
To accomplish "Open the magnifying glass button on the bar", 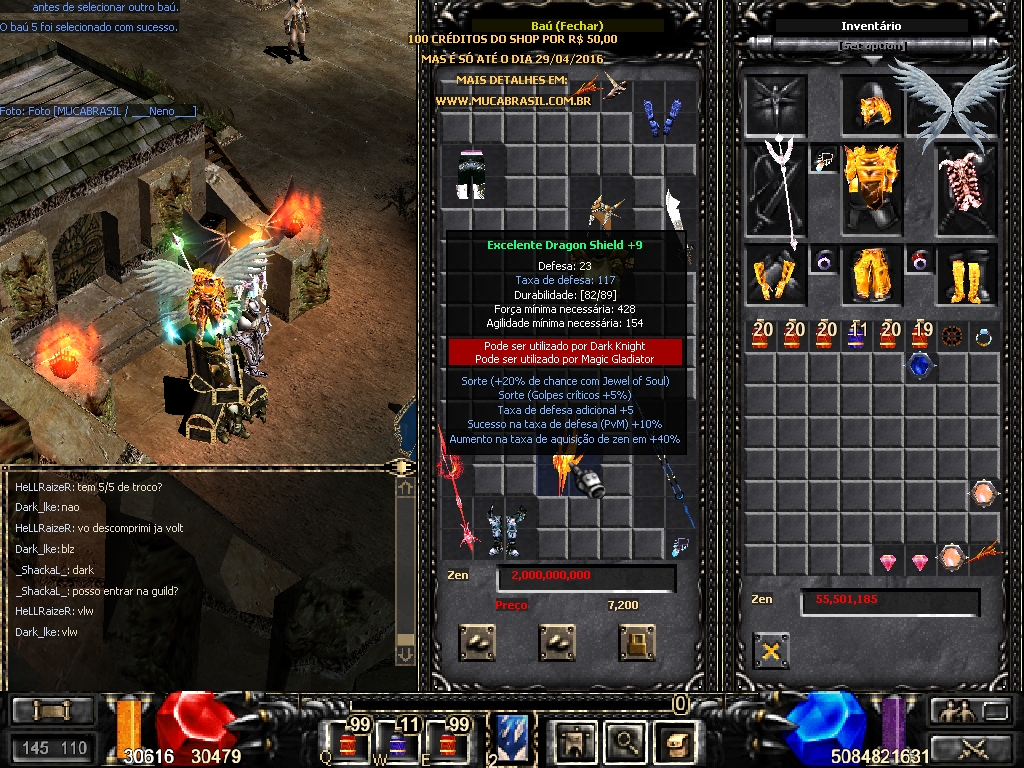I will point(625,741).
